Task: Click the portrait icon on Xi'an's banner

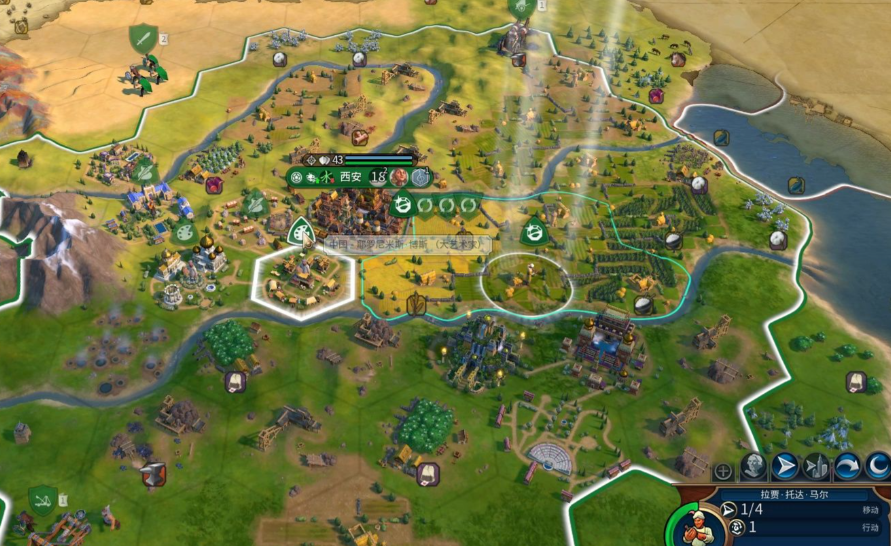Action: (x=400, y=177)
